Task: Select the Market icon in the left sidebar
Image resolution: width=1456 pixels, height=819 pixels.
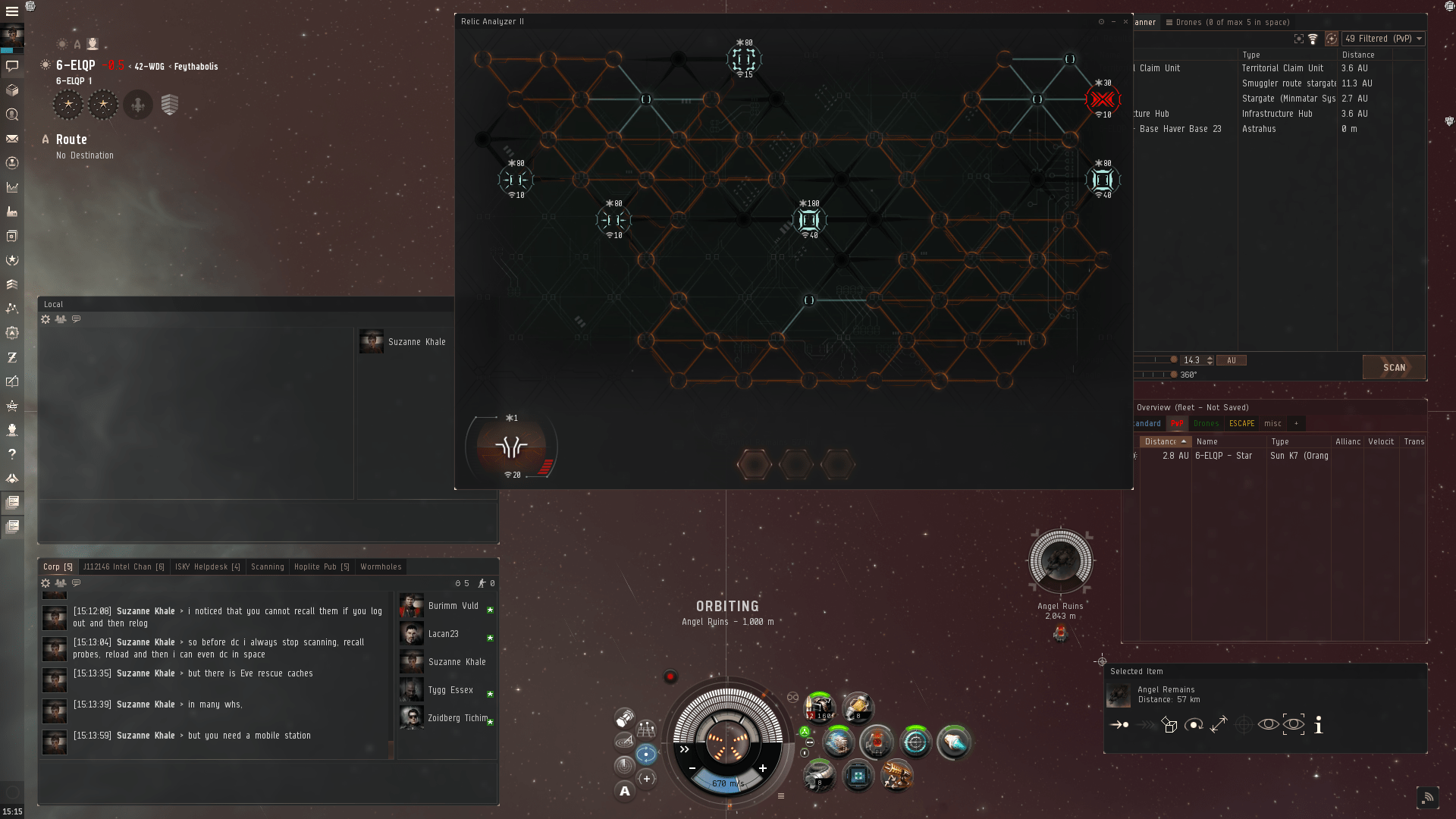Action: point(12,187)
